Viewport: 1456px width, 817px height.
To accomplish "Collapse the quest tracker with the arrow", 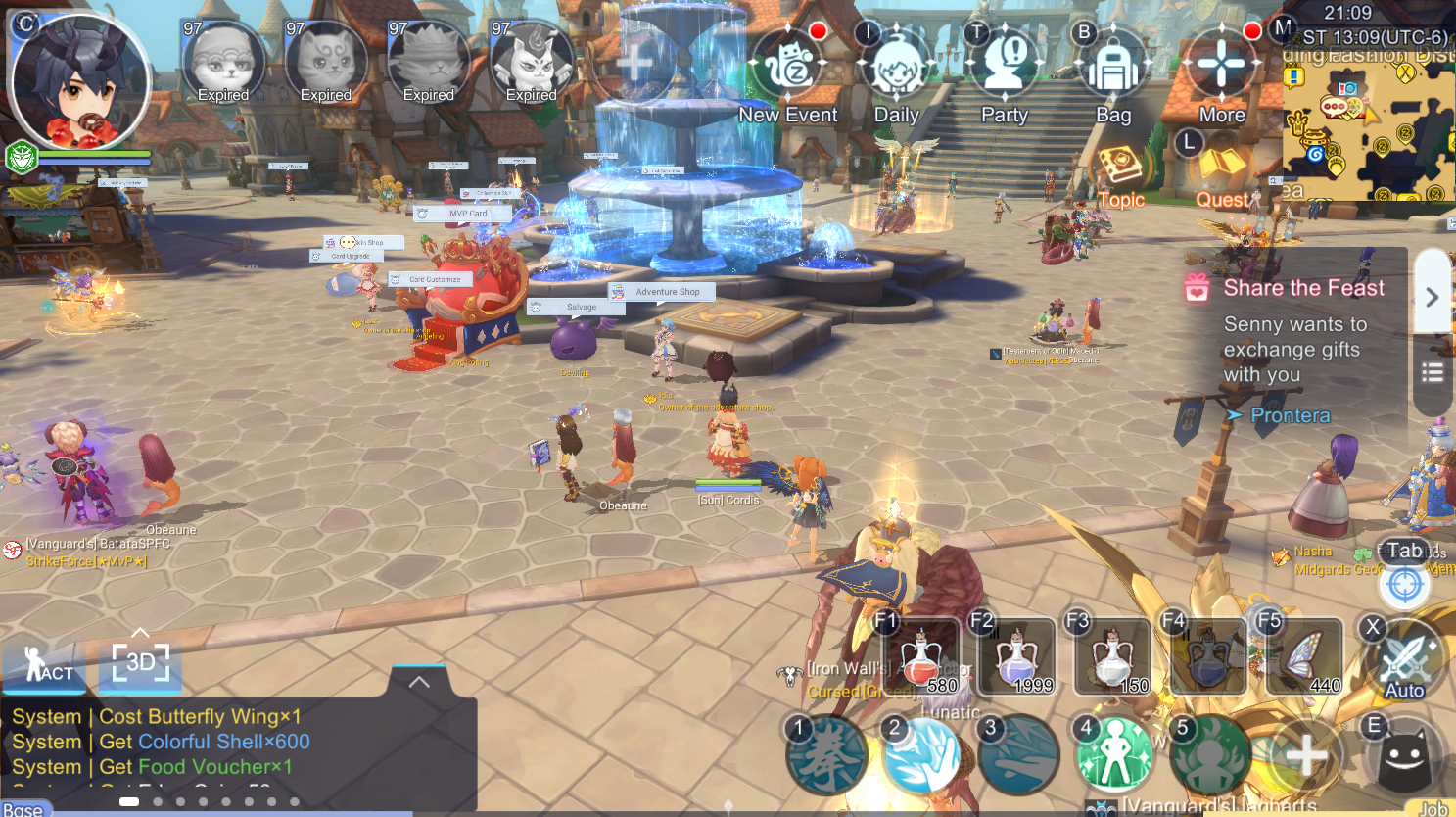I will 1432,297.
